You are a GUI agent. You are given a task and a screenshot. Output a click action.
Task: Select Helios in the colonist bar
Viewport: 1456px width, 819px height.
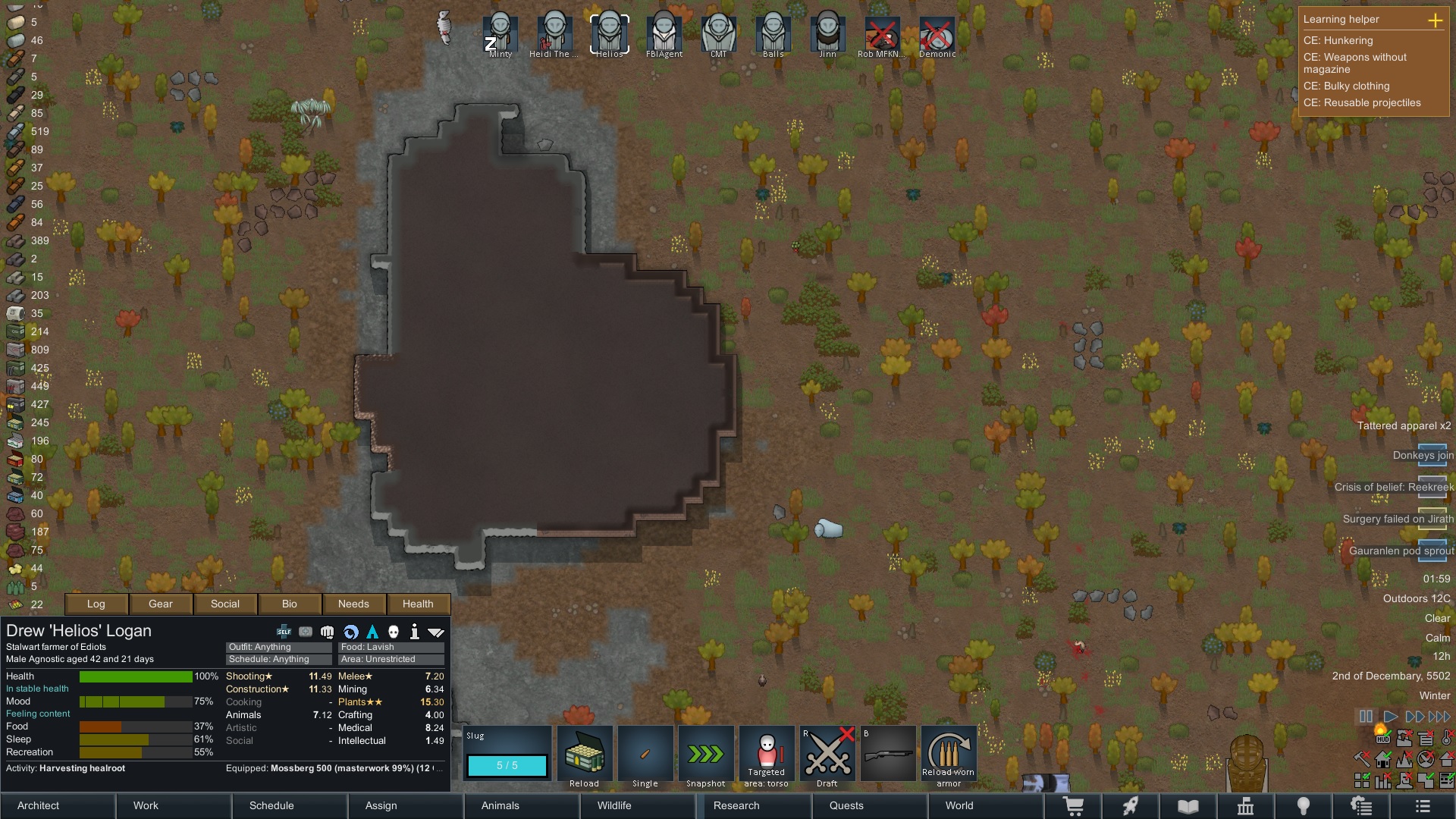[x=609, y=32]
